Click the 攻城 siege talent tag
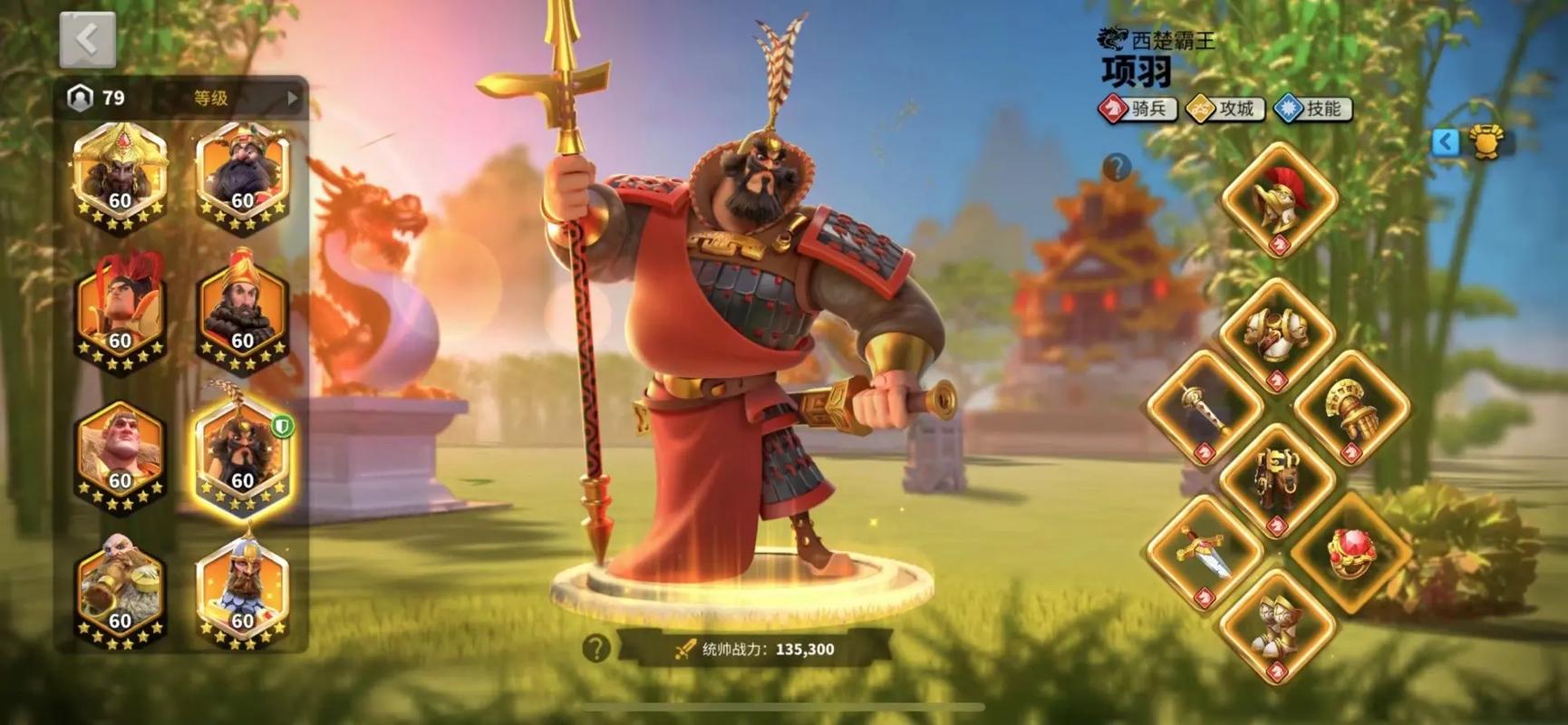The height and width of the screenshot is (725, 1568). 1225,110
